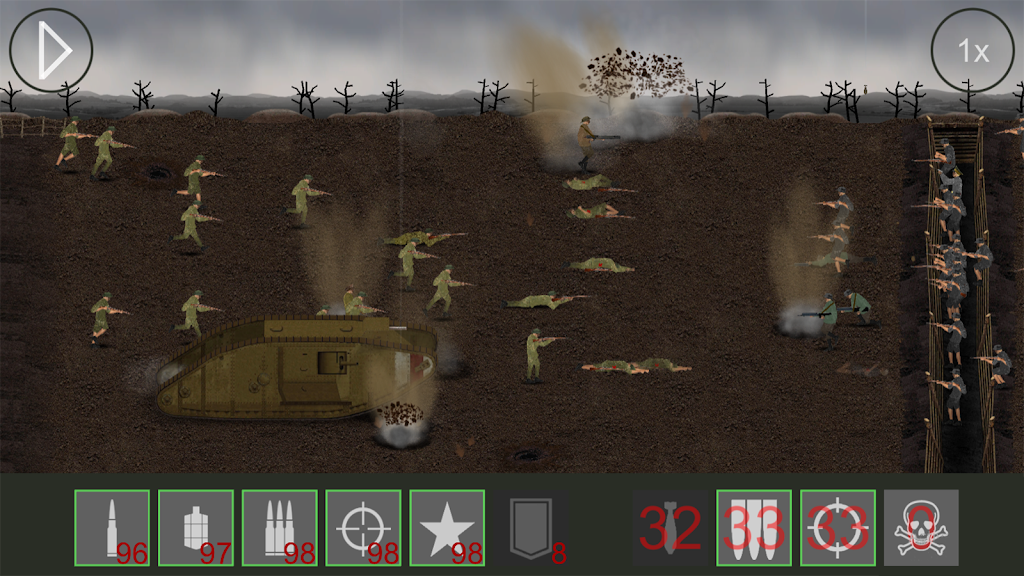The height and width of the screenshot is (576, 1024).
Task: Trigger the skull and crossbones gas attack
Action: pyautogui.click(x=921, y=527)
